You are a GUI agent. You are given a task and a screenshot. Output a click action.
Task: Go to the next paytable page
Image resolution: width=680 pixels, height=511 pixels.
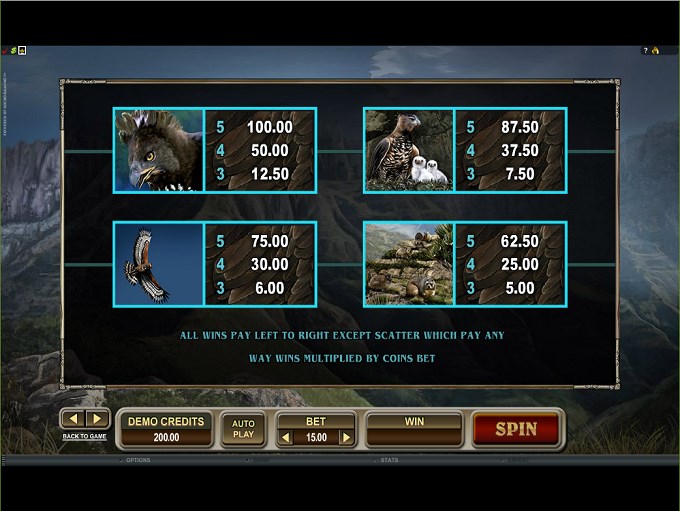[x=96, y=419]
